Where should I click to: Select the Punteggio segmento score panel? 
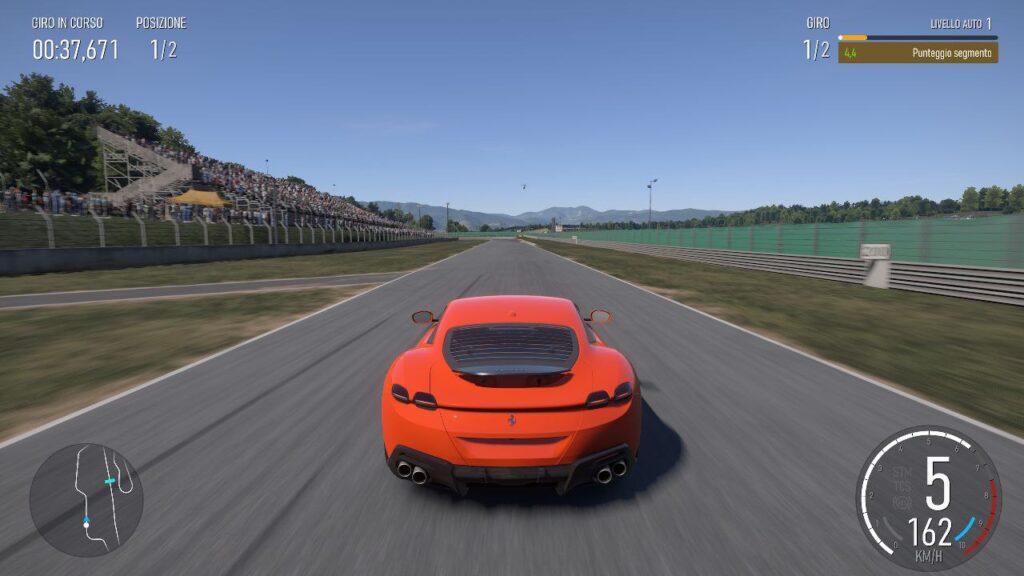tap(917, 53)
